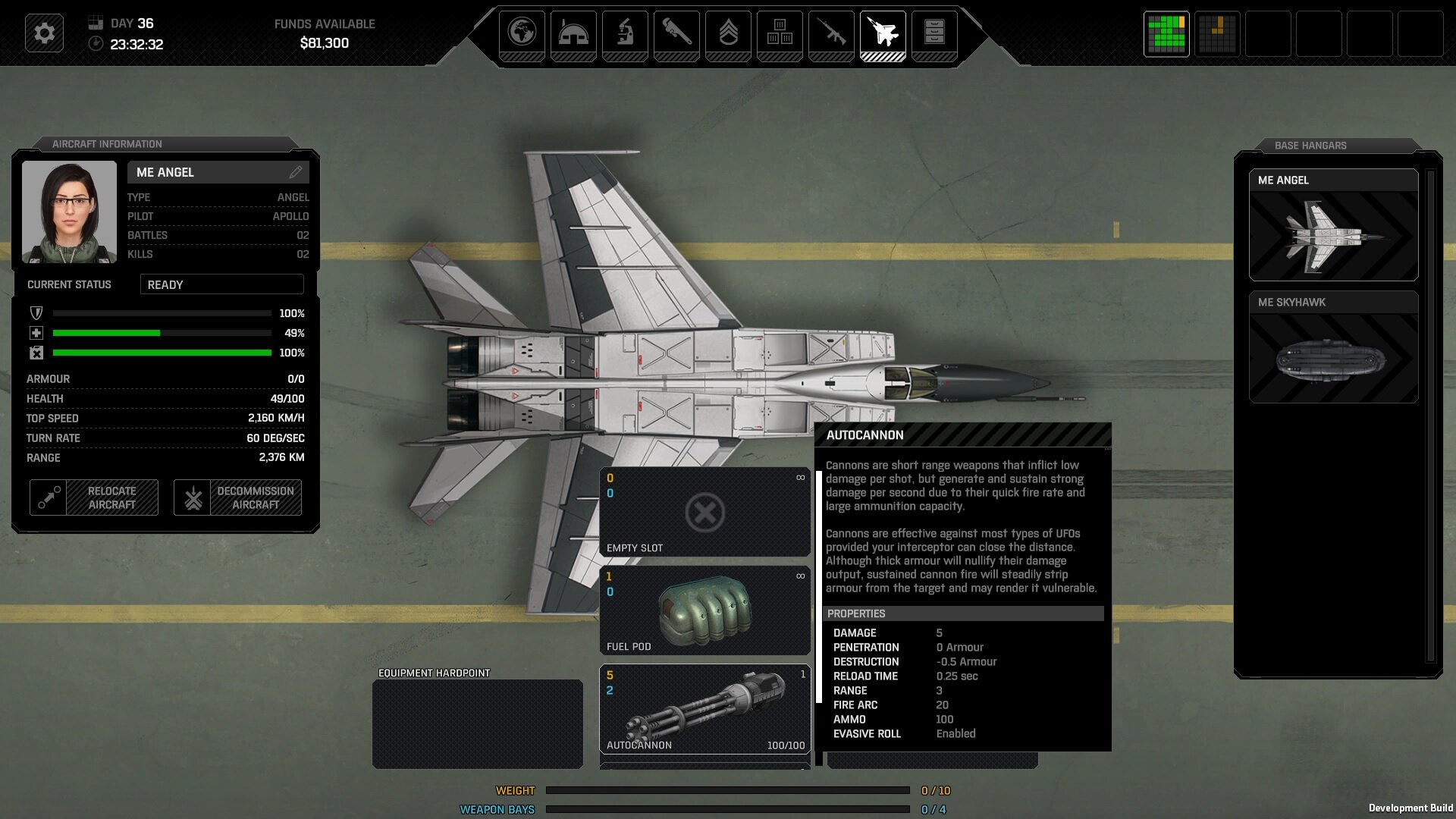
Task: Click the empty equipment hardpoint slot
Action: pos(478,723)
